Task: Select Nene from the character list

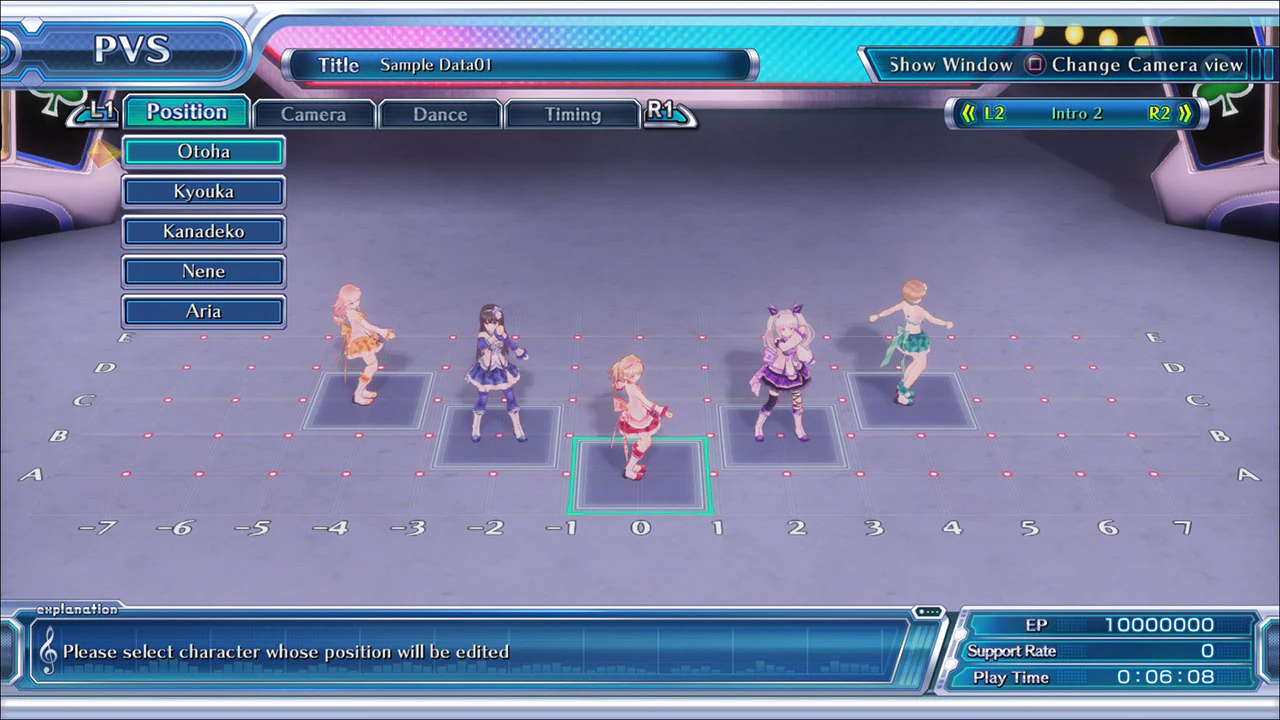Action: coord(203,271)
